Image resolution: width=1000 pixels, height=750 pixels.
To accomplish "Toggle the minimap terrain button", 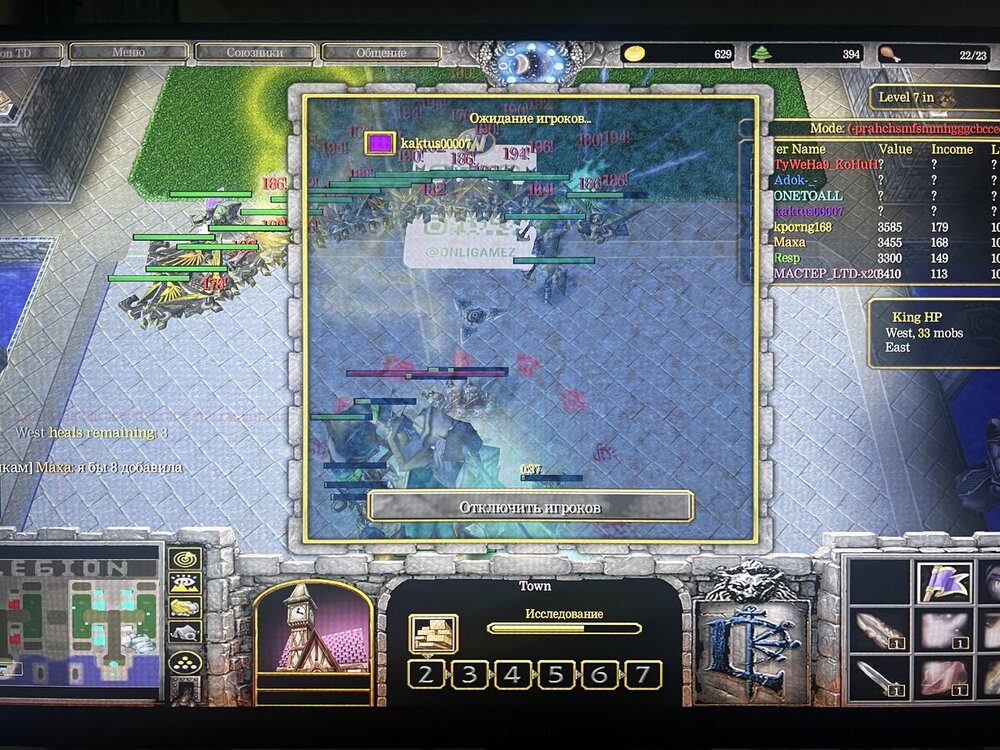I will [186, 583].
